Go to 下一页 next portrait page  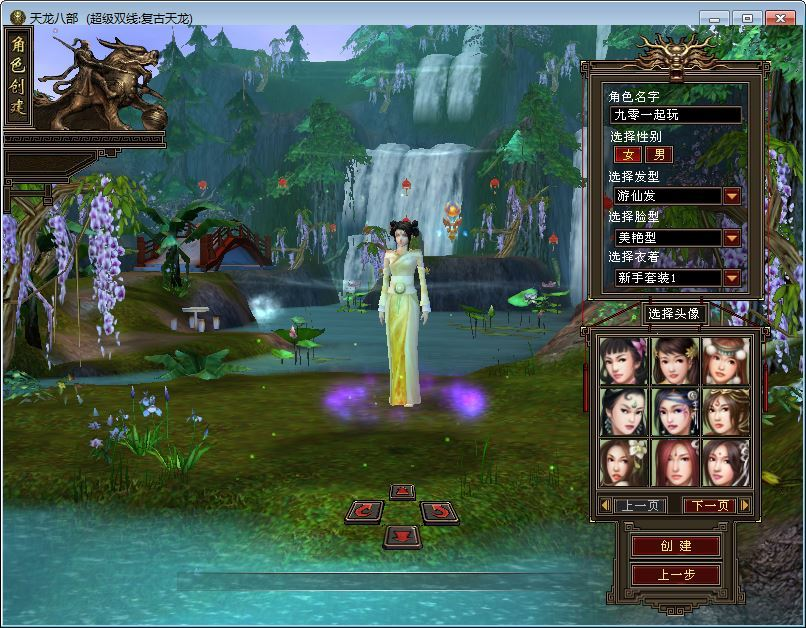coord(709,506)
